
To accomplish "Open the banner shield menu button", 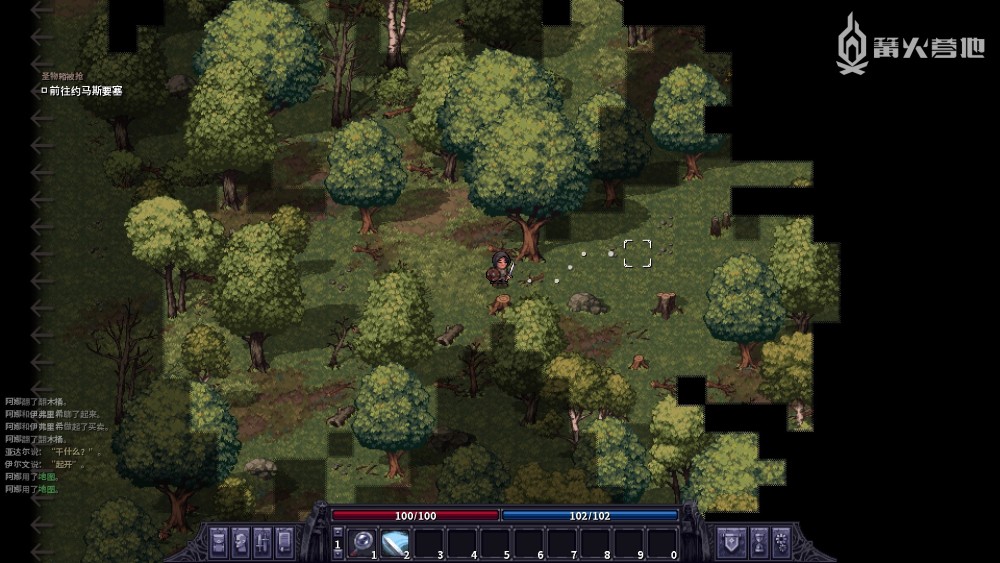I will point(731,542).
